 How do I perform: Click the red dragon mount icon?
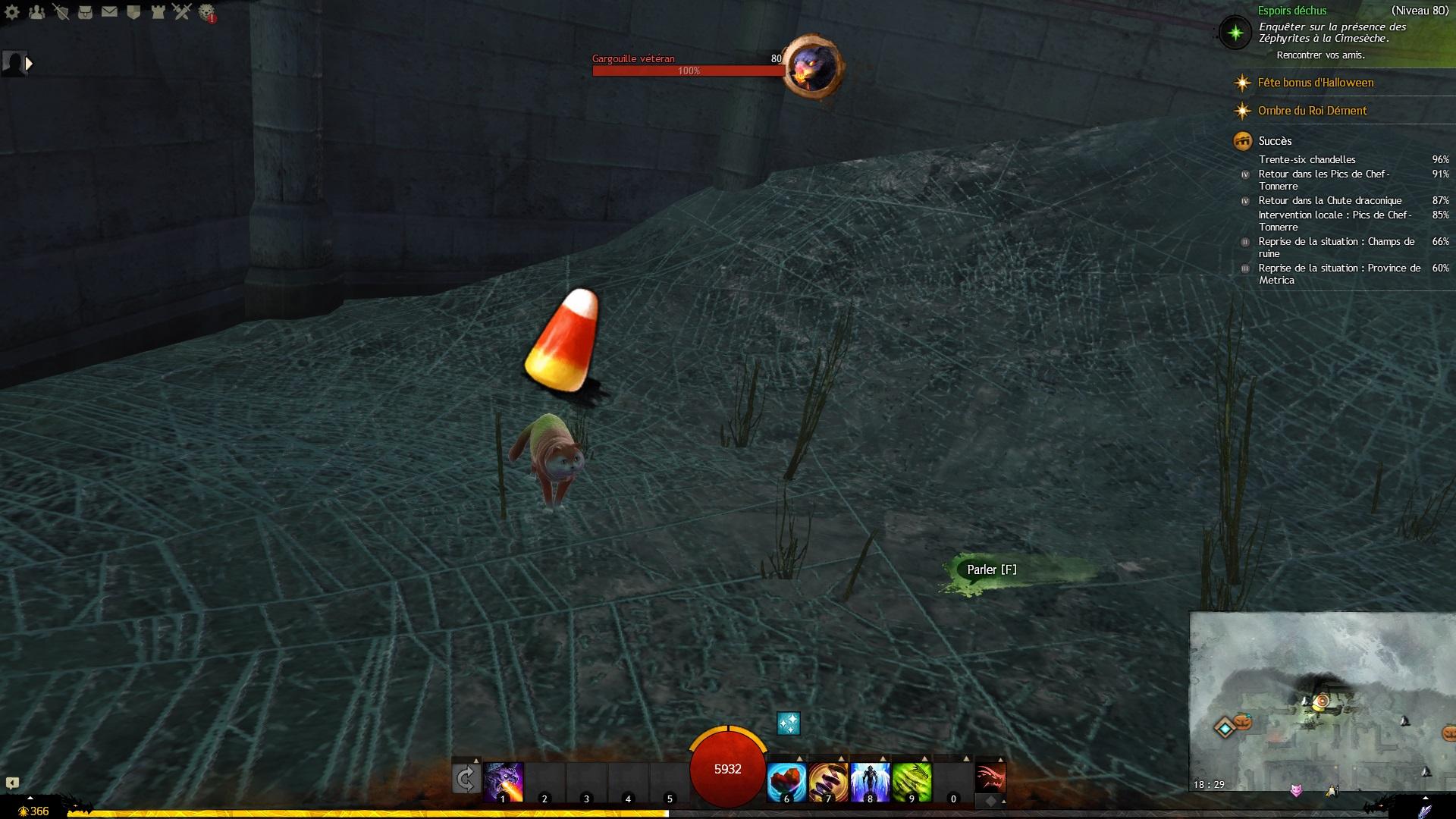[x=990, y=778]
